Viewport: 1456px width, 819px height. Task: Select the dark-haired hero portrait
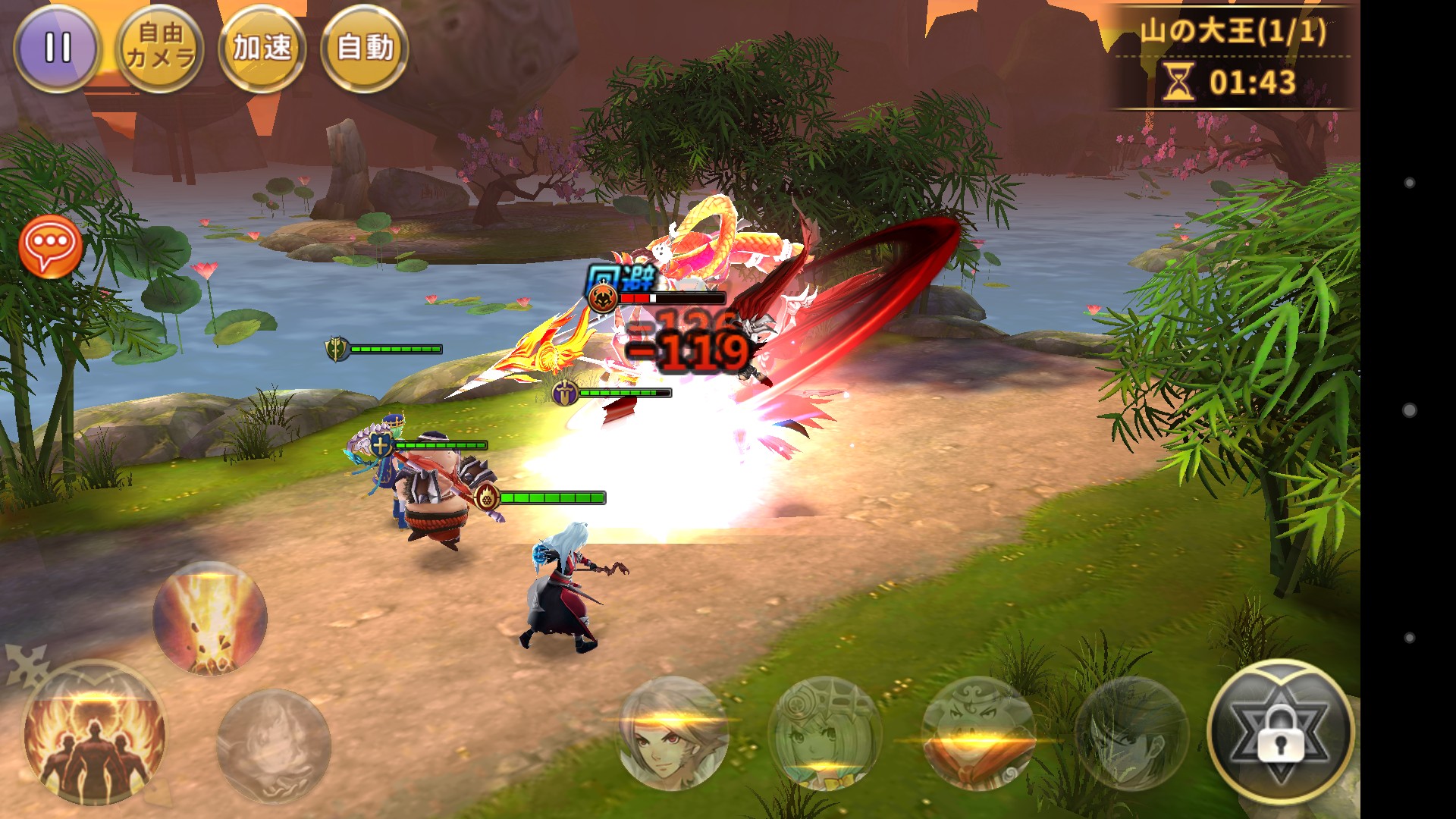(1130, 734)
